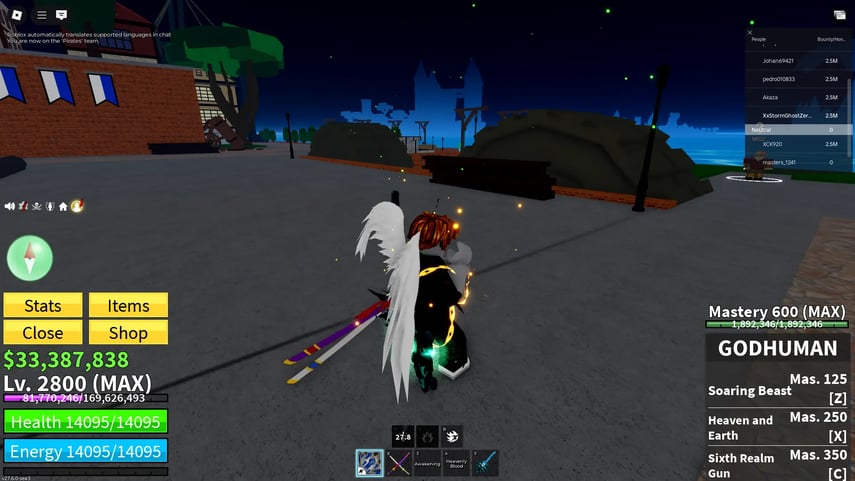
Task: Click the skull and crossbones pirate icon
Action: (36, 206)
